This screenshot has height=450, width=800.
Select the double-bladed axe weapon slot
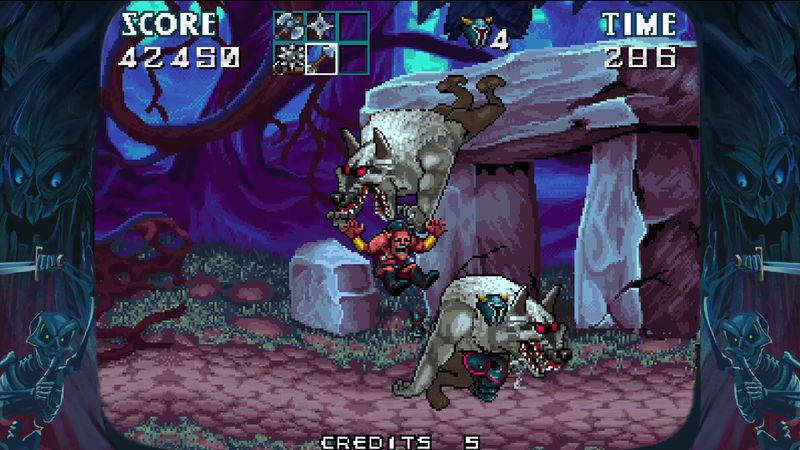[289, 27]
